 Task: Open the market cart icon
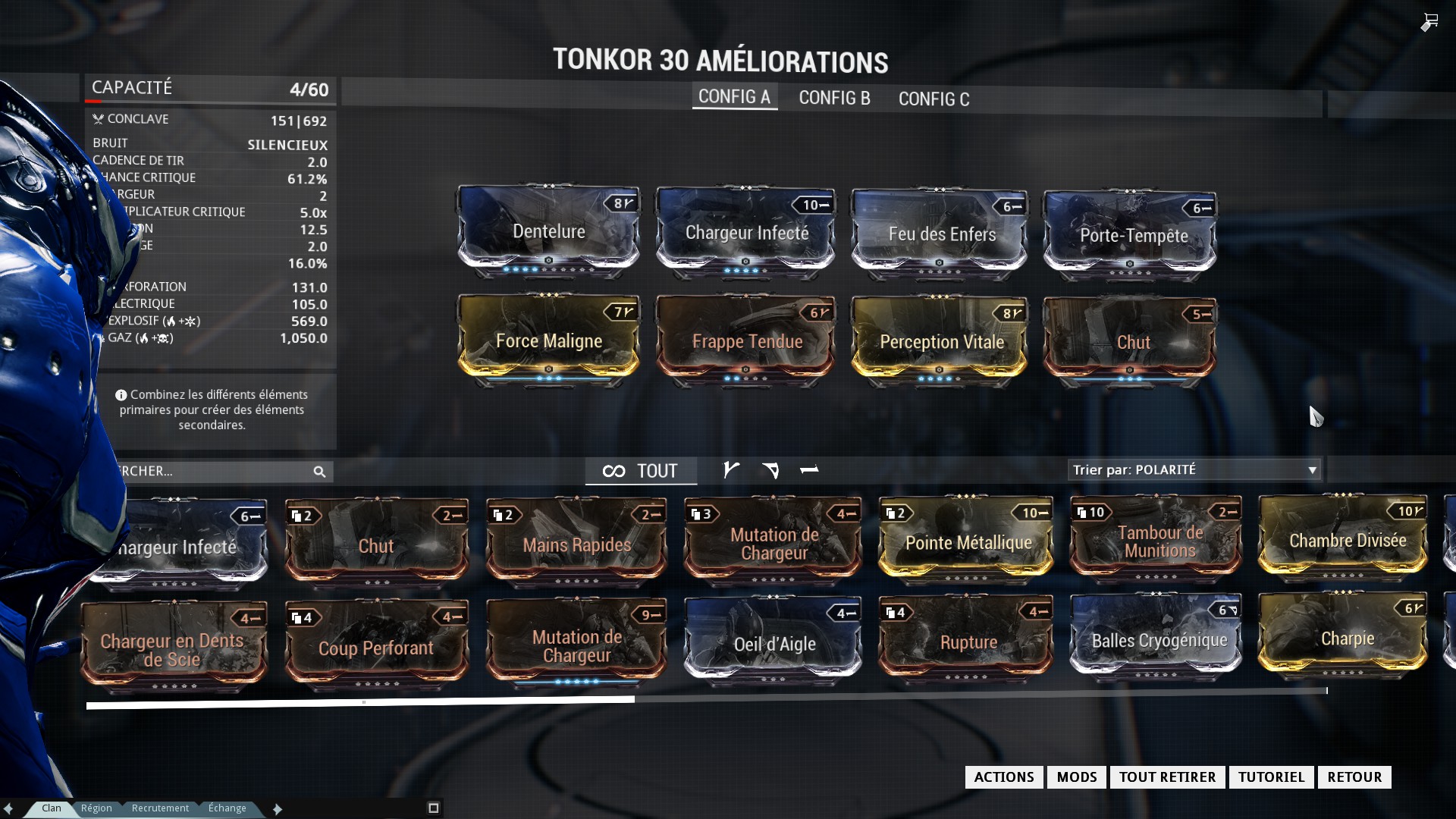click(x=1429, y=22)
